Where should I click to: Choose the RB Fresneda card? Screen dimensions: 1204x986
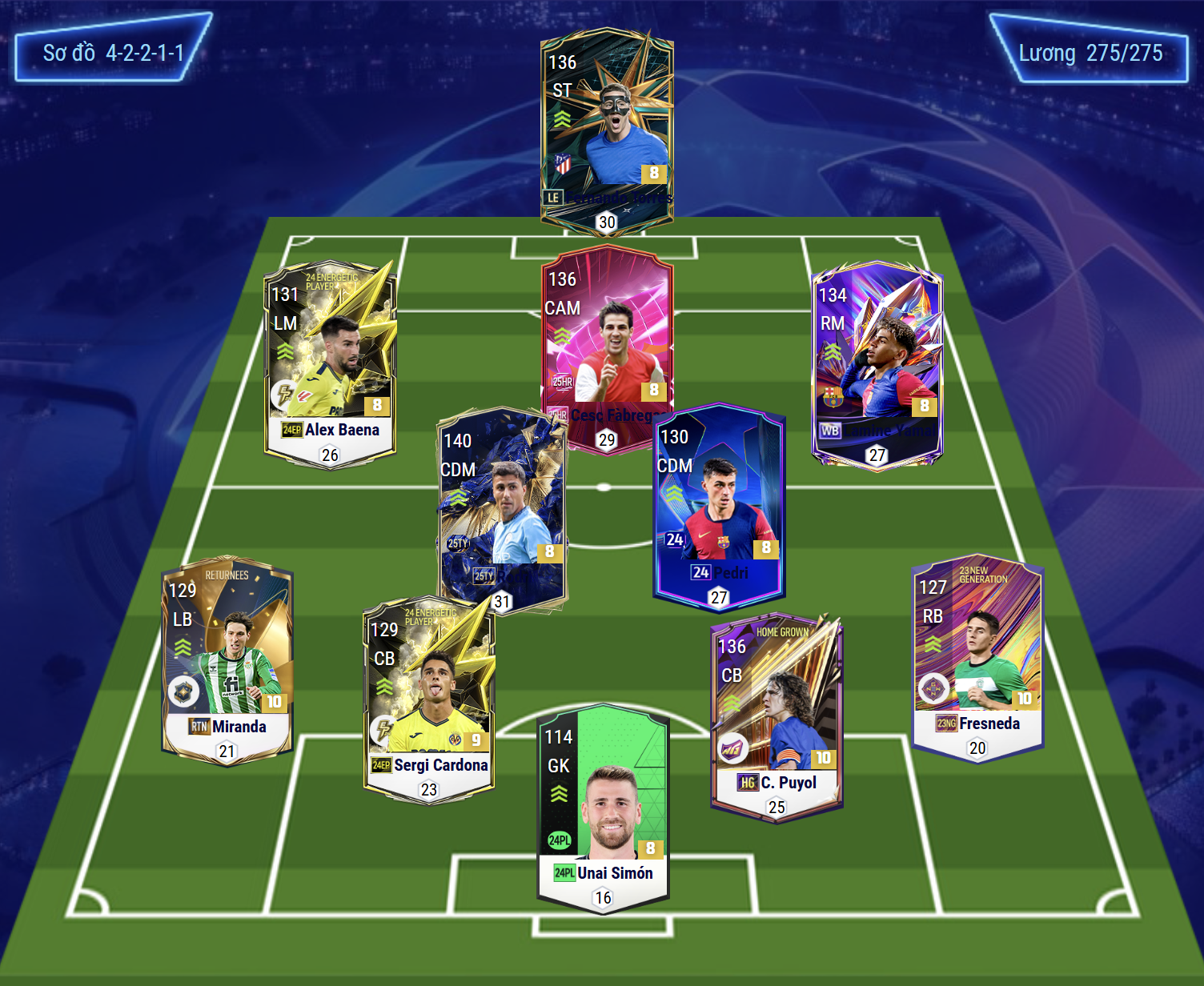coord(977,656)
